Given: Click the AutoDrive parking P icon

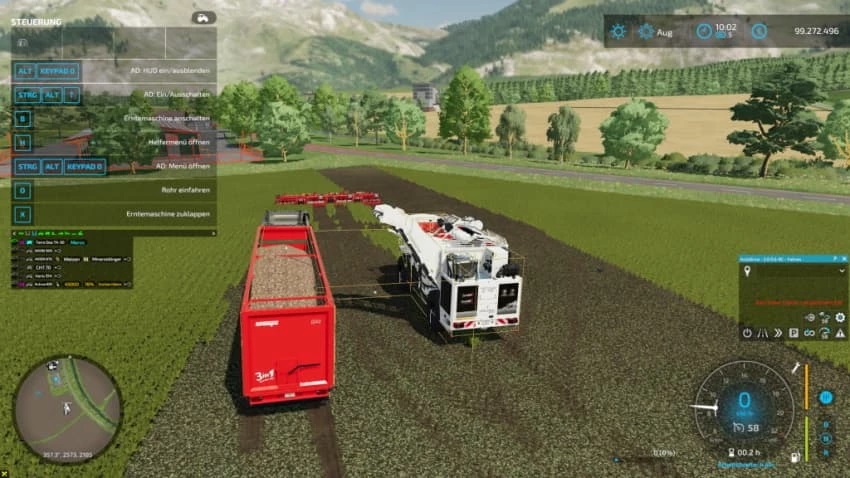Looking at the screenshot, I should [793, 332].
